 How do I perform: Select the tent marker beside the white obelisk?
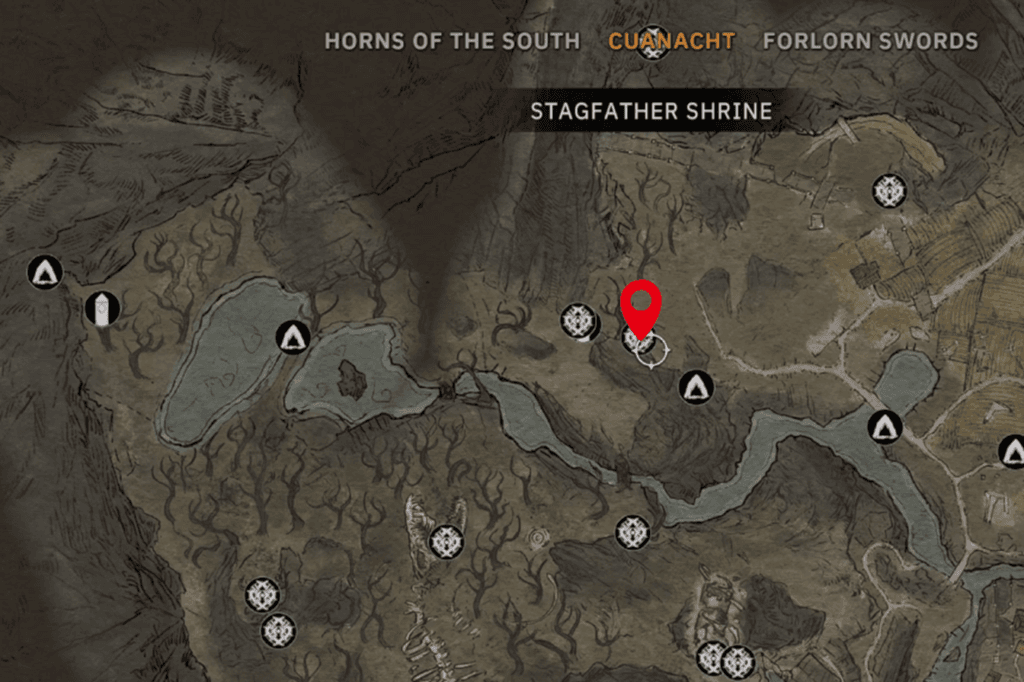(44, 272)
